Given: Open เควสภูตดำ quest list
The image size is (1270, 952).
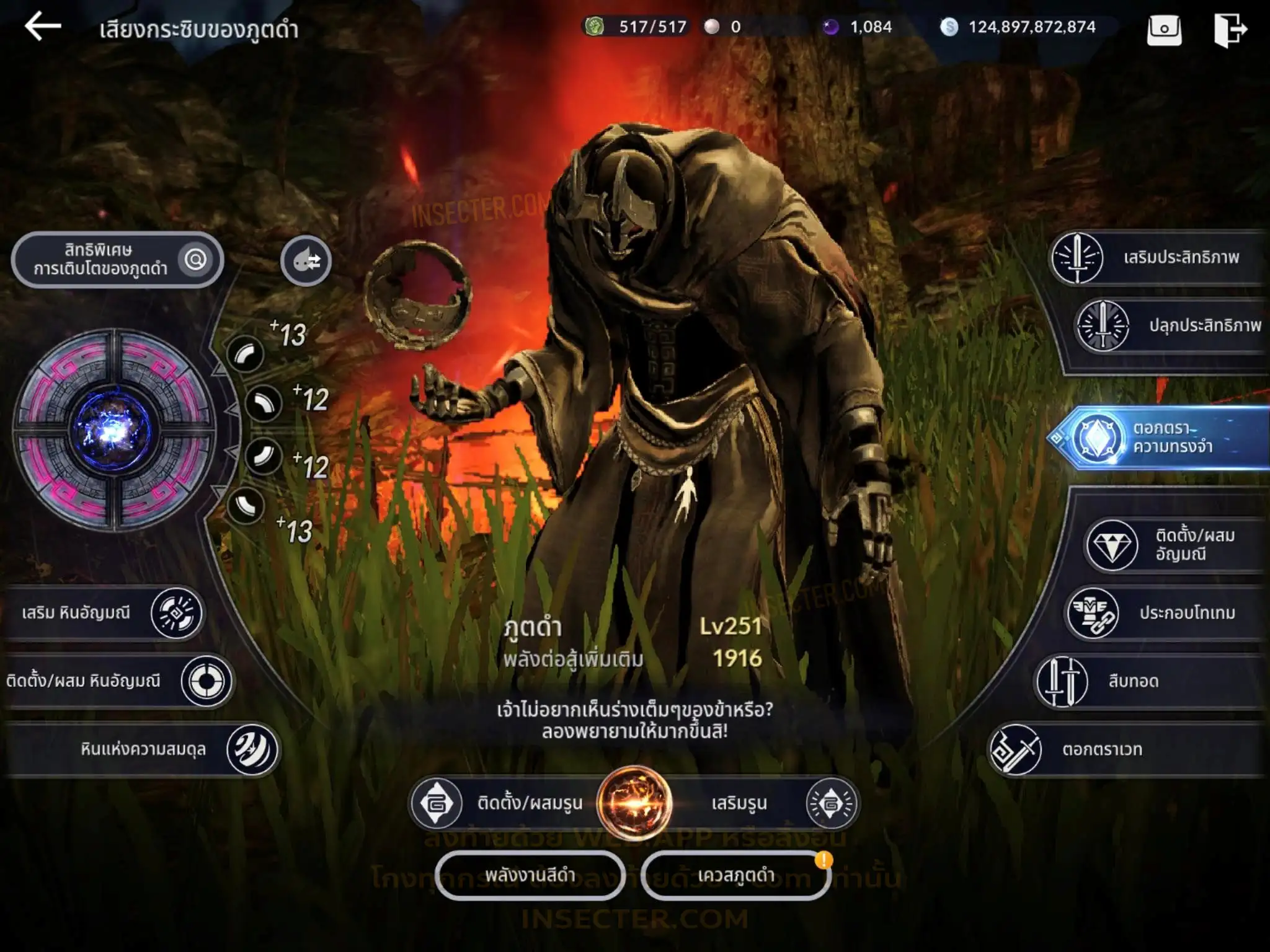Looking at the screenshot, I should pos(735,875).
